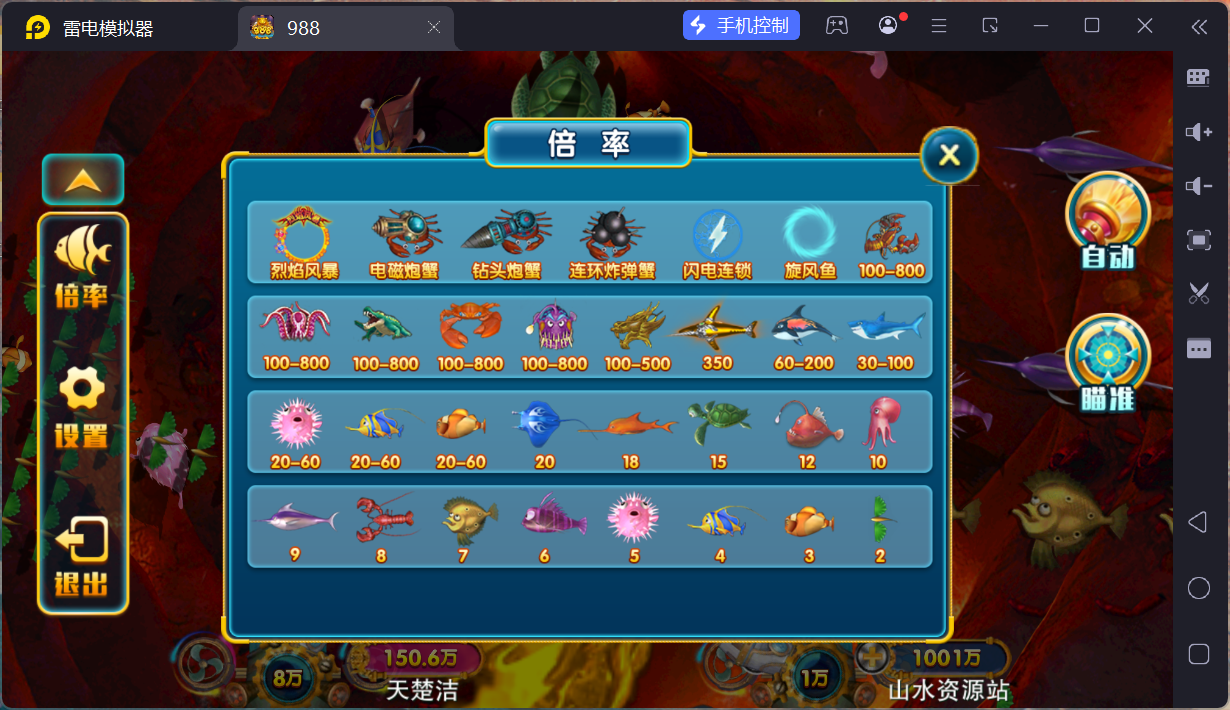Open the 设置 settings gear
1230x710 pixels.
pyautogui.click(x=82, y=407)
